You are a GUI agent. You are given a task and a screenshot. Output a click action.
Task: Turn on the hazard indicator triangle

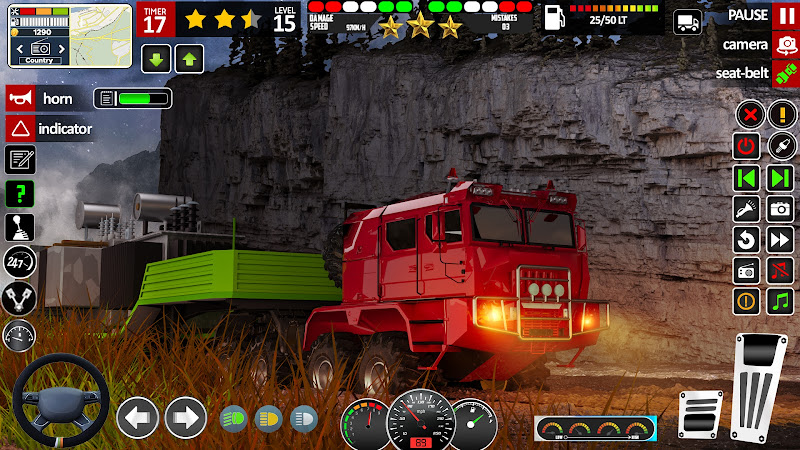(x=20, y=128)
